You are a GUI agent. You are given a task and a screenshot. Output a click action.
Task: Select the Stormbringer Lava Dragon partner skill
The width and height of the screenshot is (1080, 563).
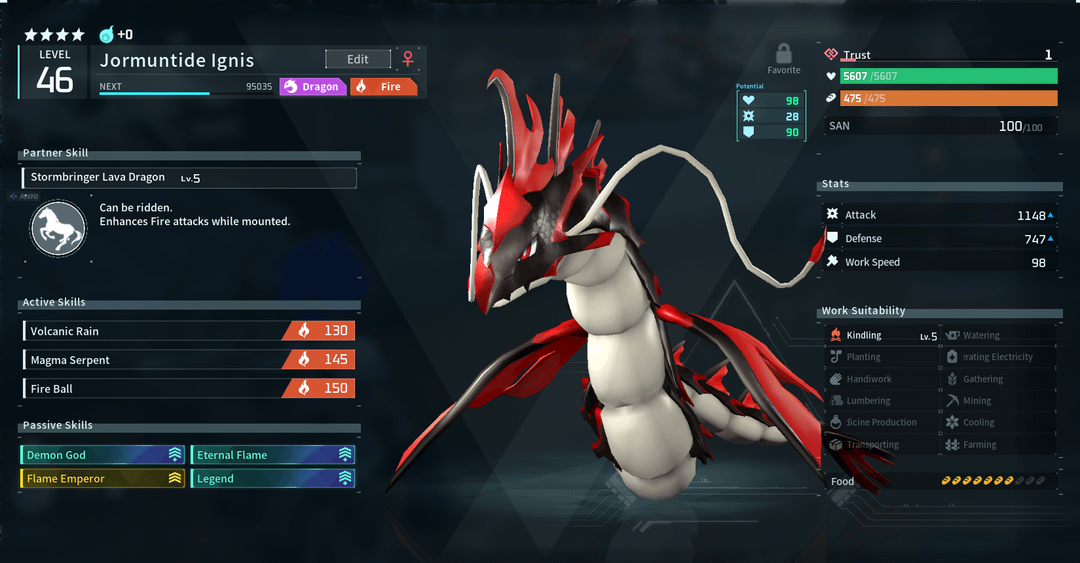tap(188, 178)
